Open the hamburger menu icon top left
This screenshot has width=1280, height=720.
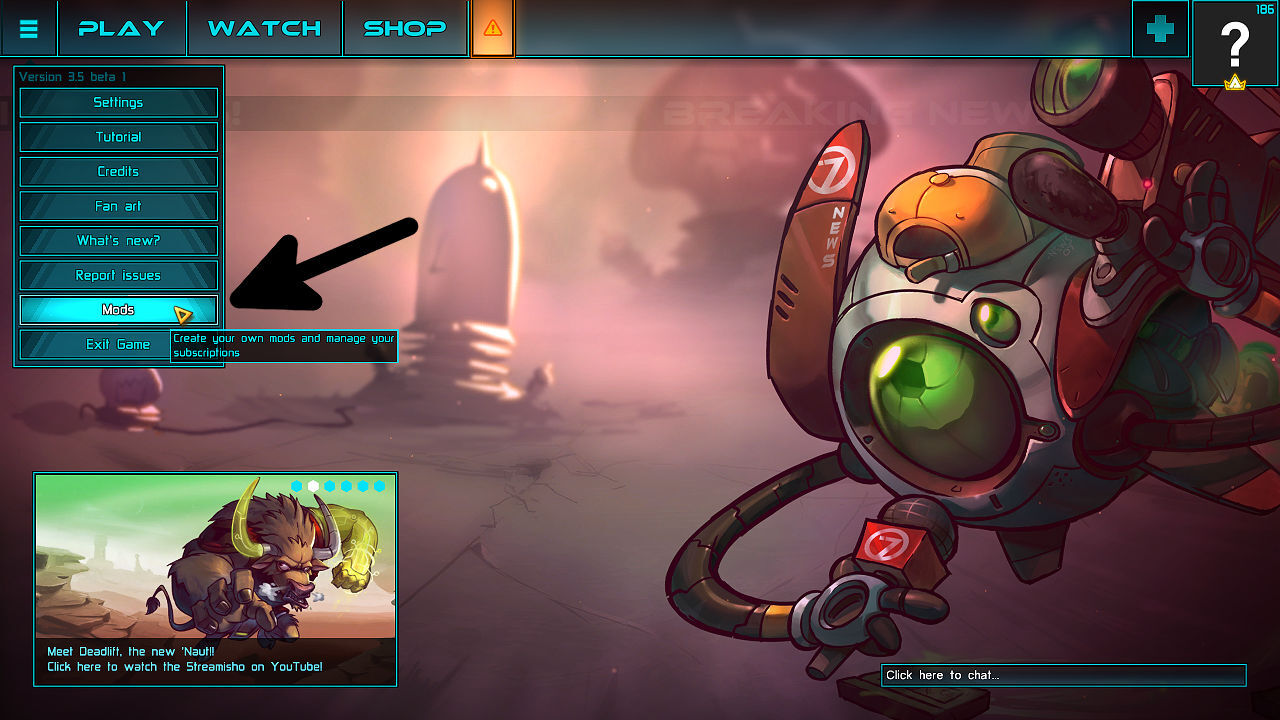(x=28, y=28)
